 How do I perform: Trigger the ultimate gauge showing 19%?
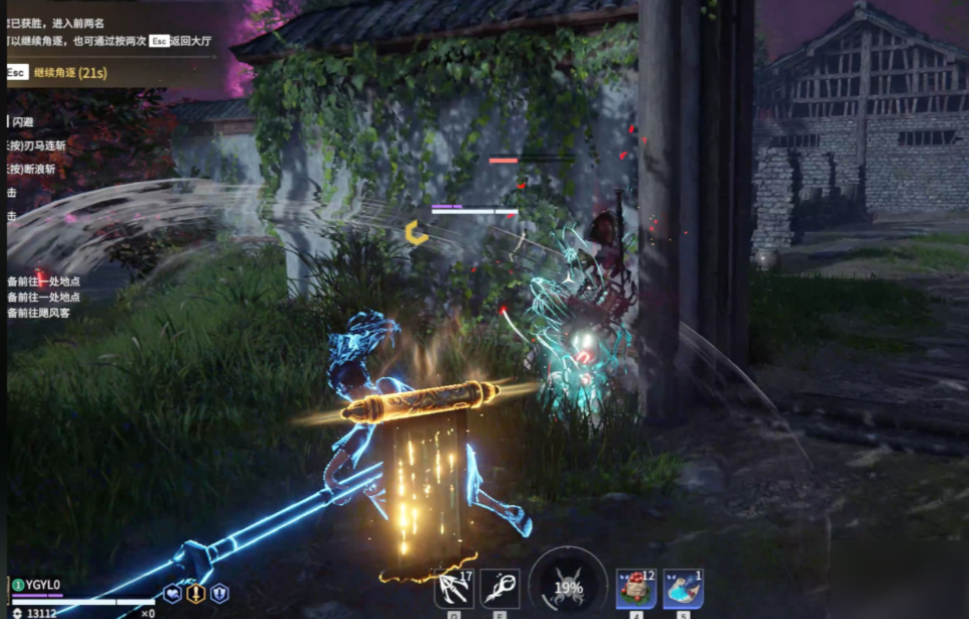(568, 587)
